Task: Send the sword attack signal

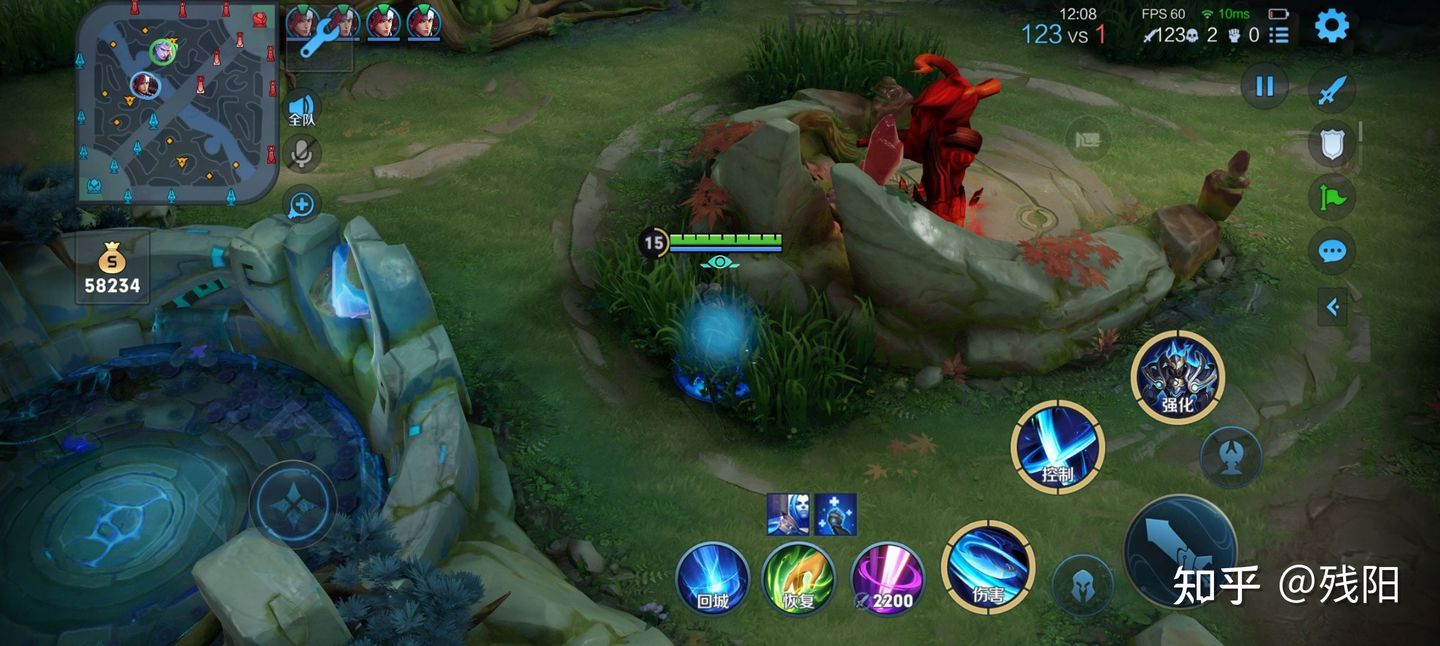Action: click(x=1331, y=92)
